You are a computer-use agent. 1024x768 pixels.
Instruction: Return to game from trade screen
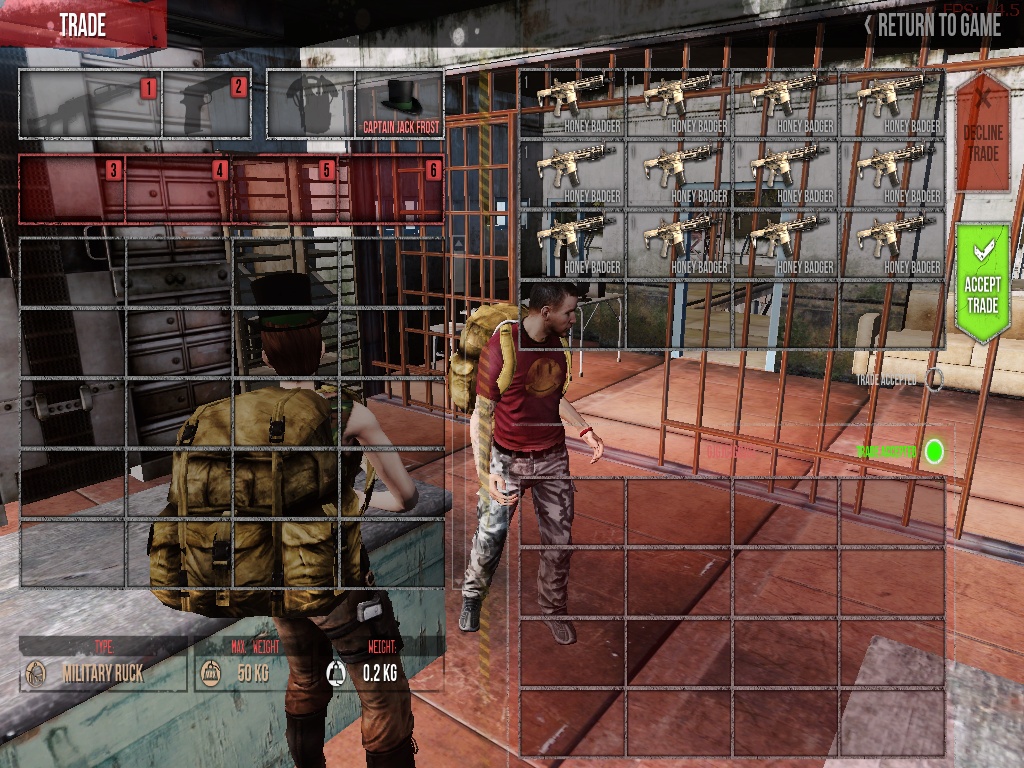coord(933,25)
